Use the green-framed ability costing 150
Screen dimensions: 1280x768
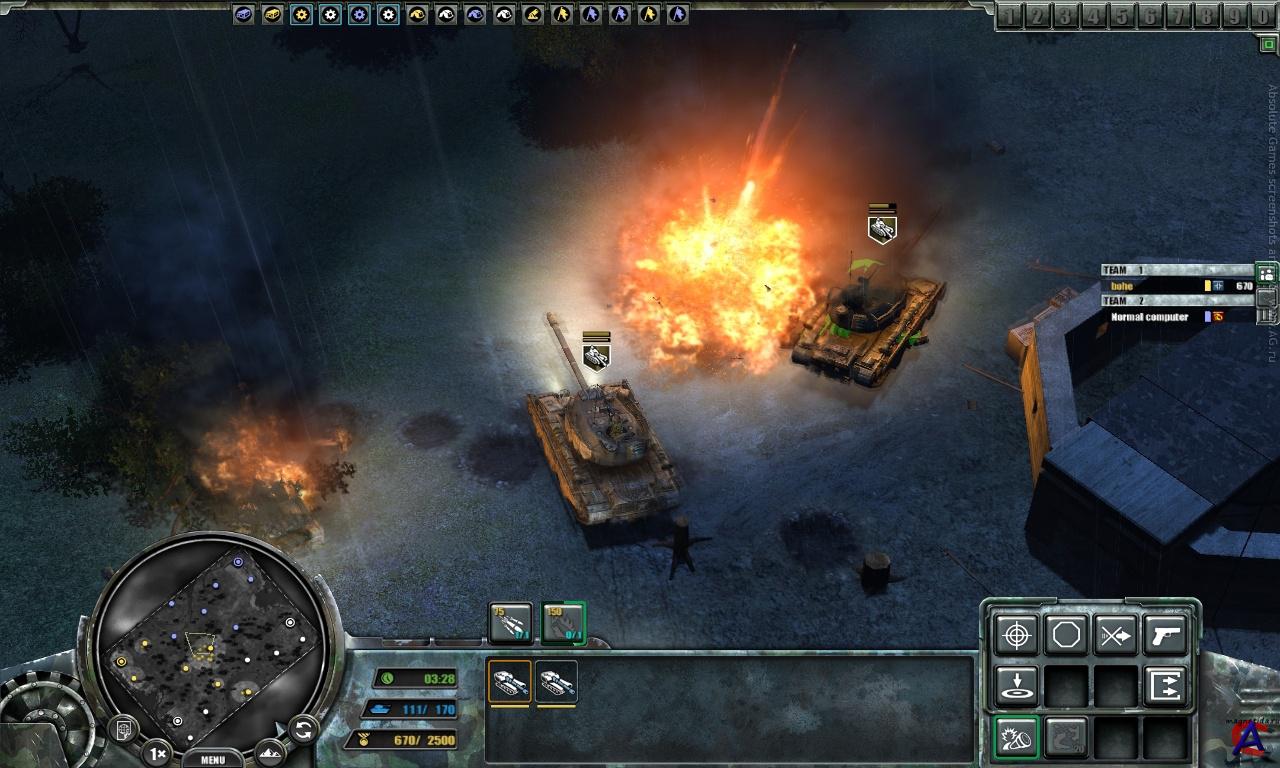(x=563, y=623)
